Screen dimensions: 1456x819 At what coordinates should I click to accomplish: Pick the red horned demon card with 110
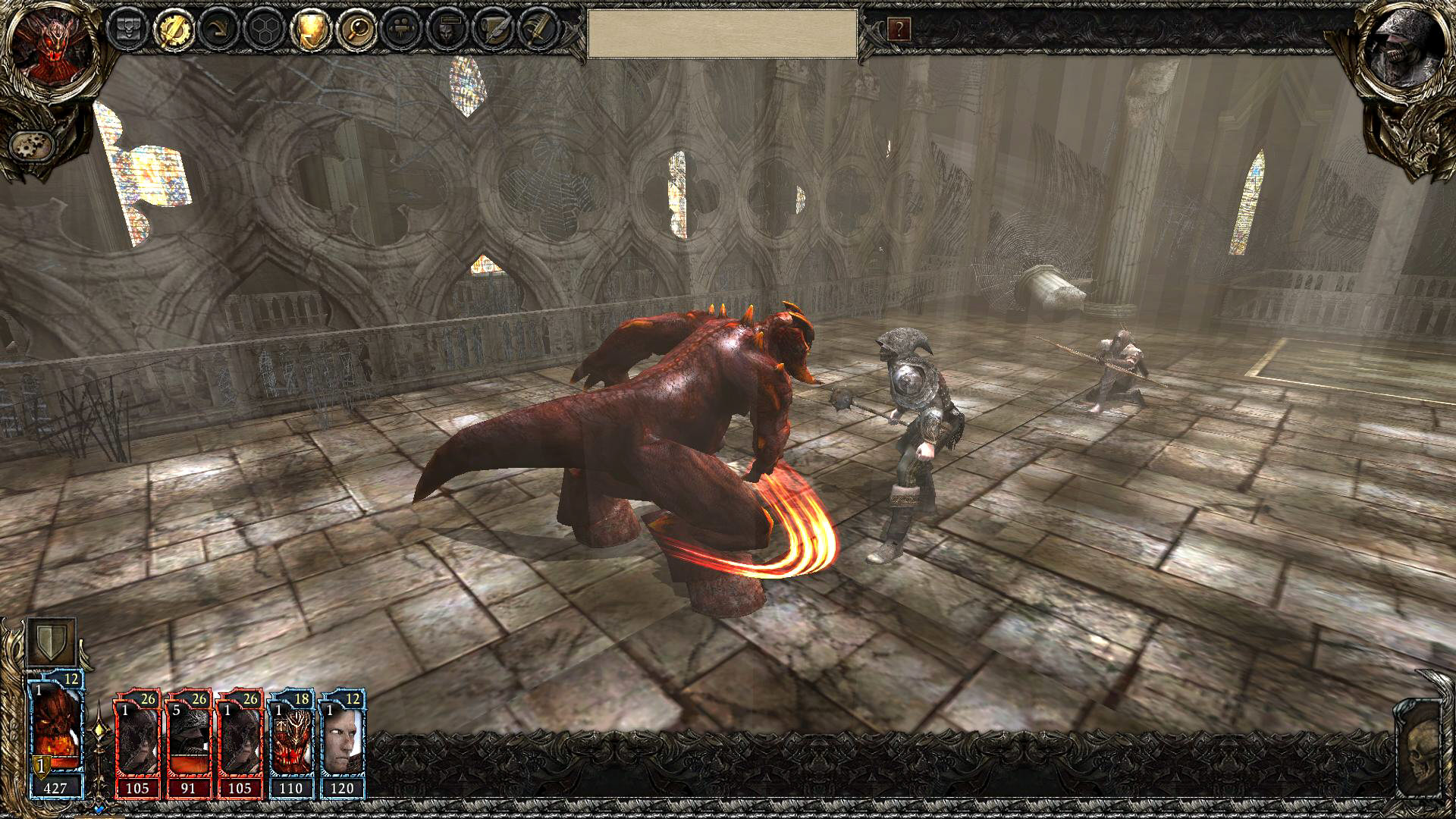[x=292, y=744]
